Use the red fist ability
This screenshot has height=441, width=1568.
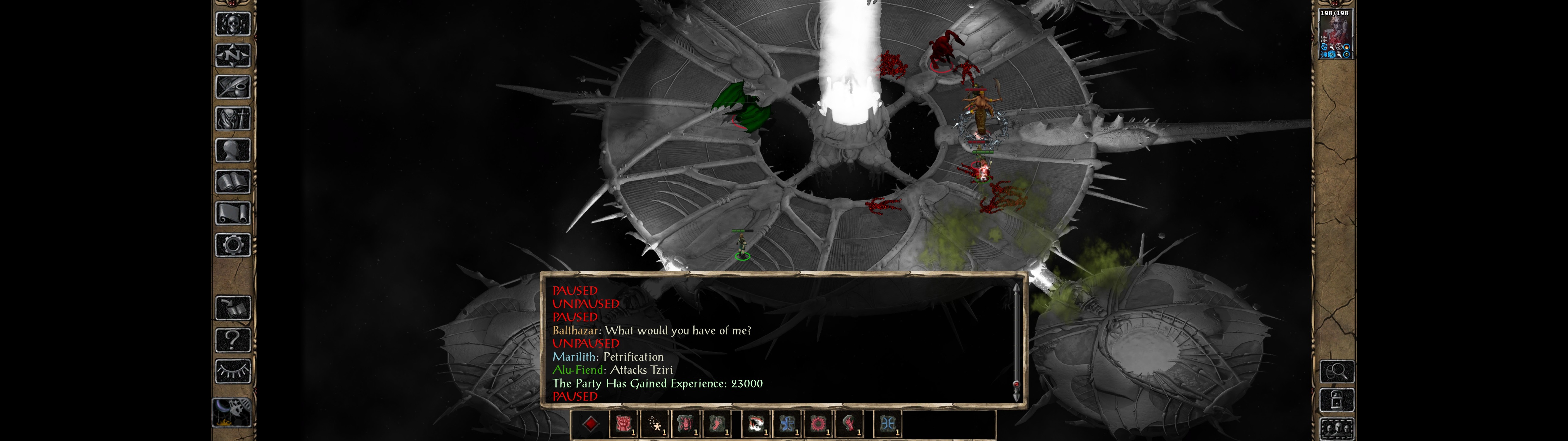tap(623, 424)
